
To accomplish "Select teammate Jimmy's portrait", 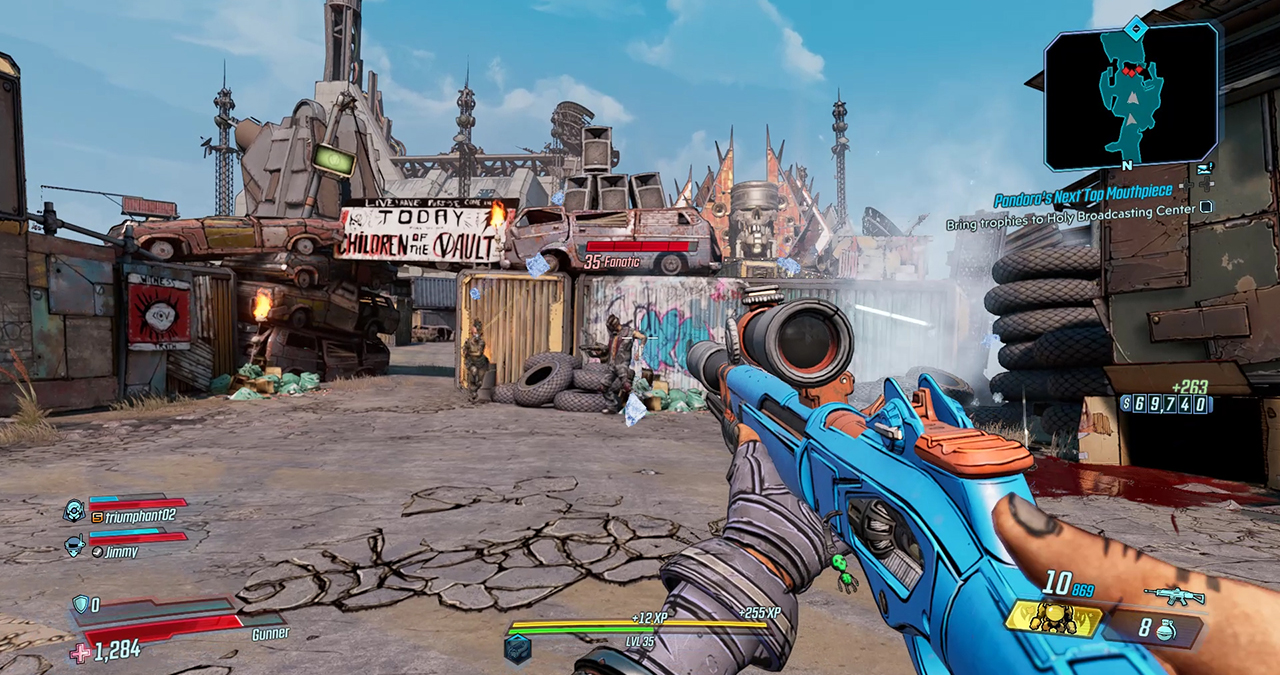I will tap(74, 545).
